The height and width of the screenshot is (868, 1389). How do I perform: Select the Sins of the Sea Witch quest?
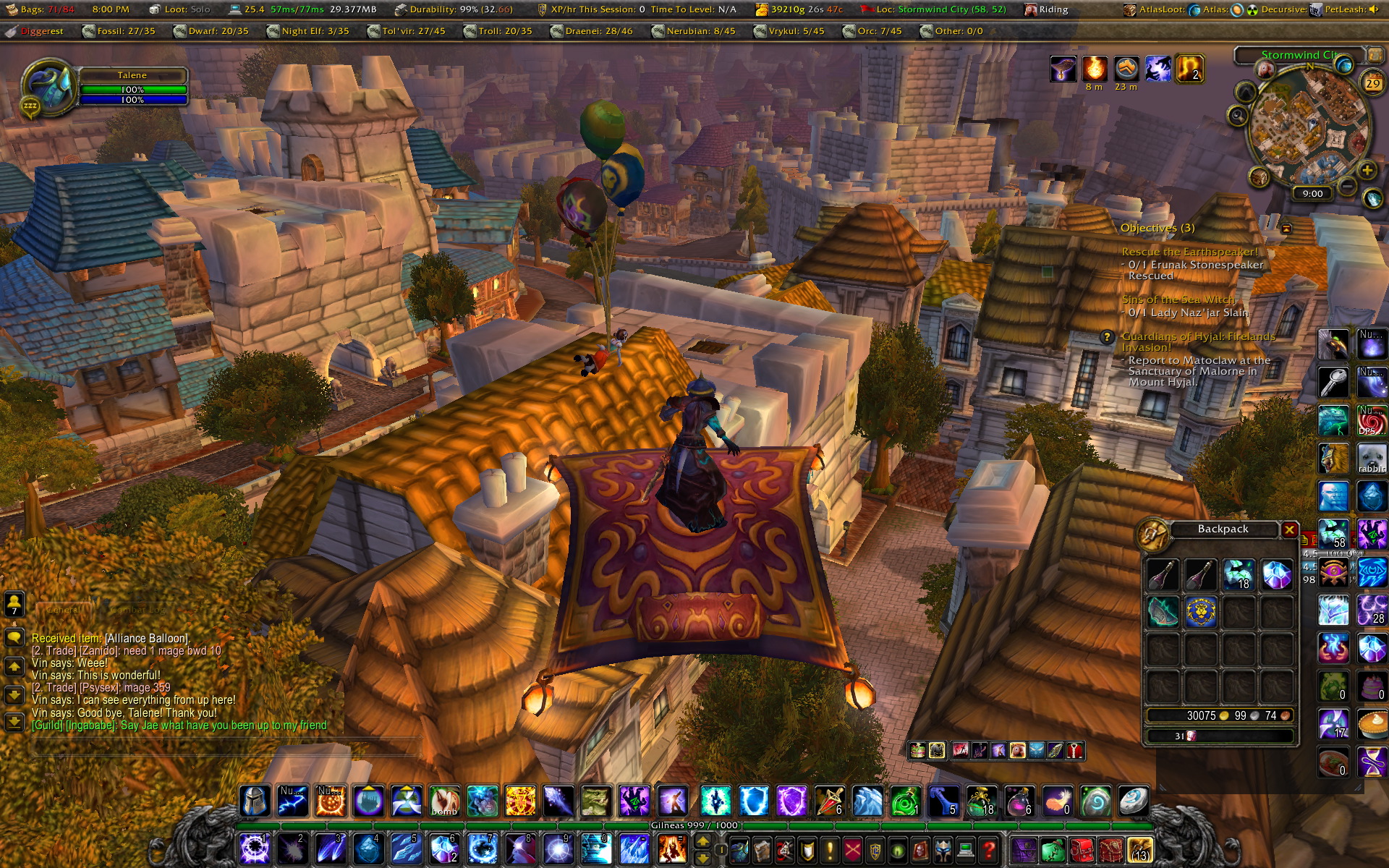click(x=1178, y=299)
